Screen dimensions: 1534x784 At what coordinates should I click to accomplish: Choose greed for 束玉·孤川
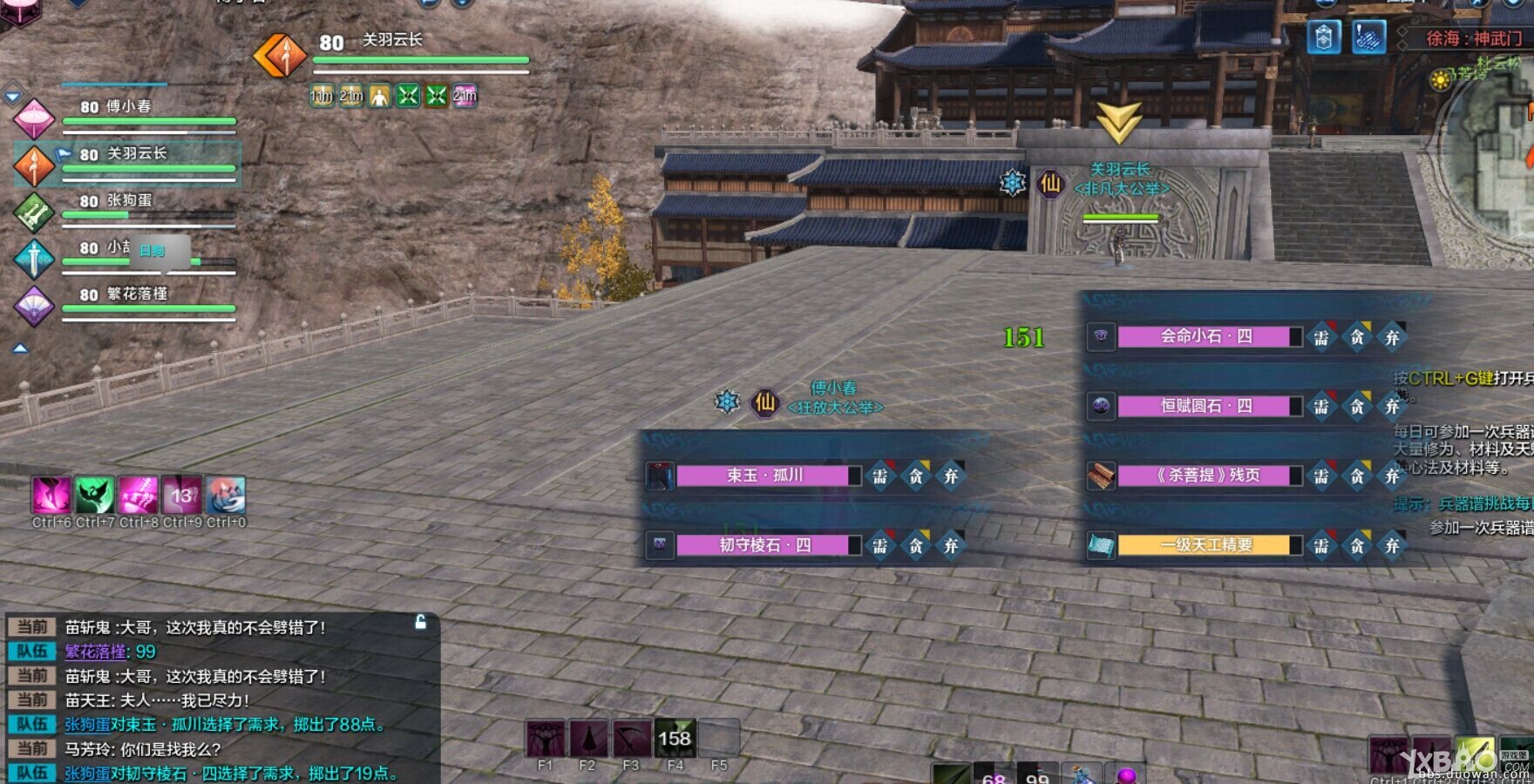coord(916,476)
